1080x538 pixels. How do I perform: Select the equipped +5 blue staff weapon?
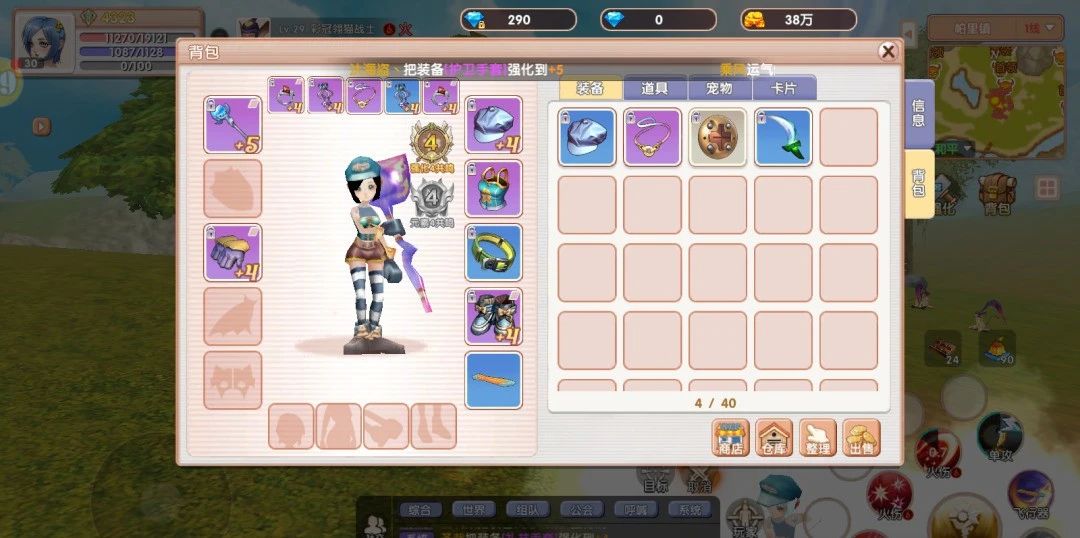coord(232,125)
